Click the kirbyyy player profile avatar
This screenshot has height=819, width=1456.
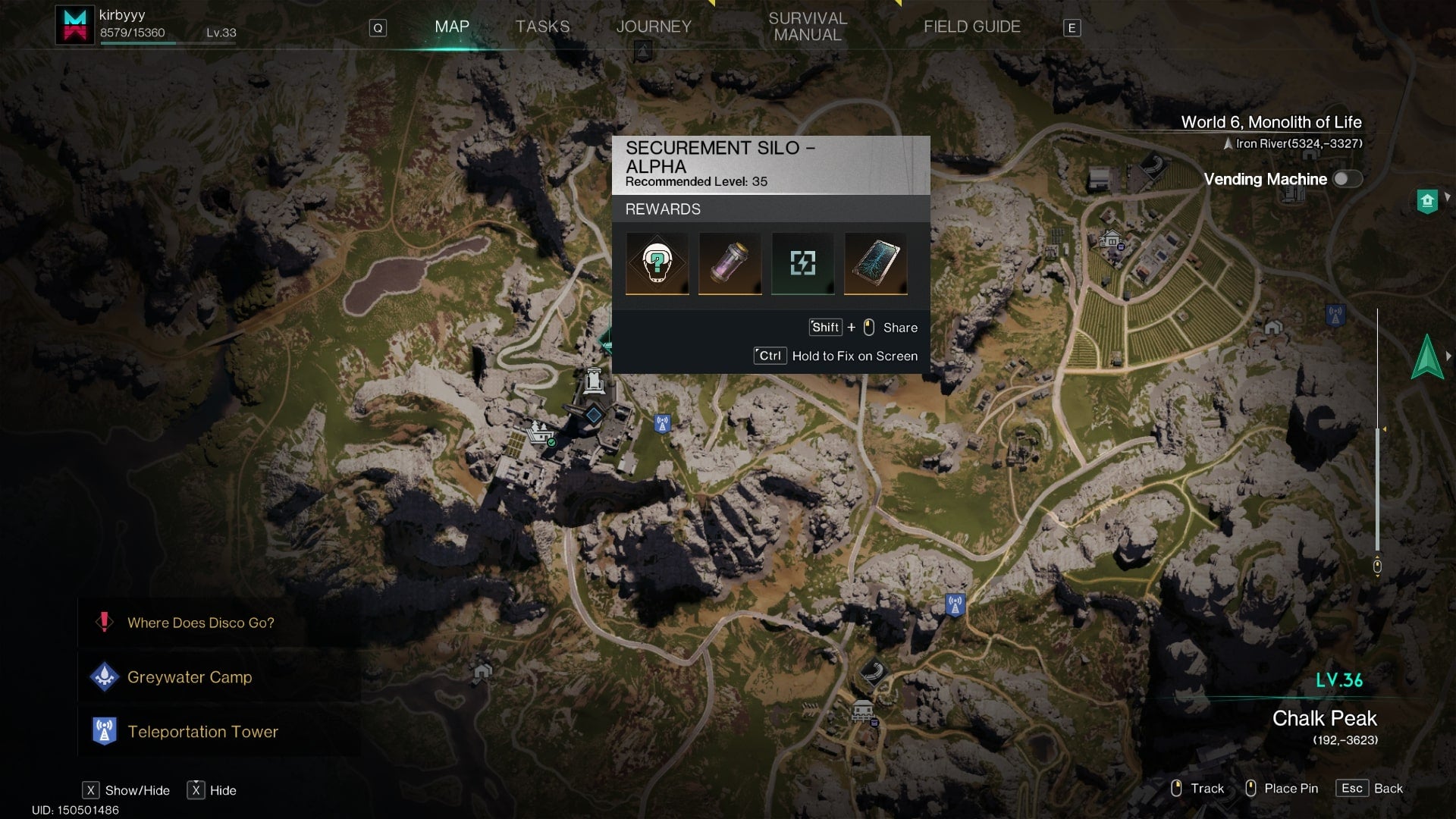click(75, 25)
